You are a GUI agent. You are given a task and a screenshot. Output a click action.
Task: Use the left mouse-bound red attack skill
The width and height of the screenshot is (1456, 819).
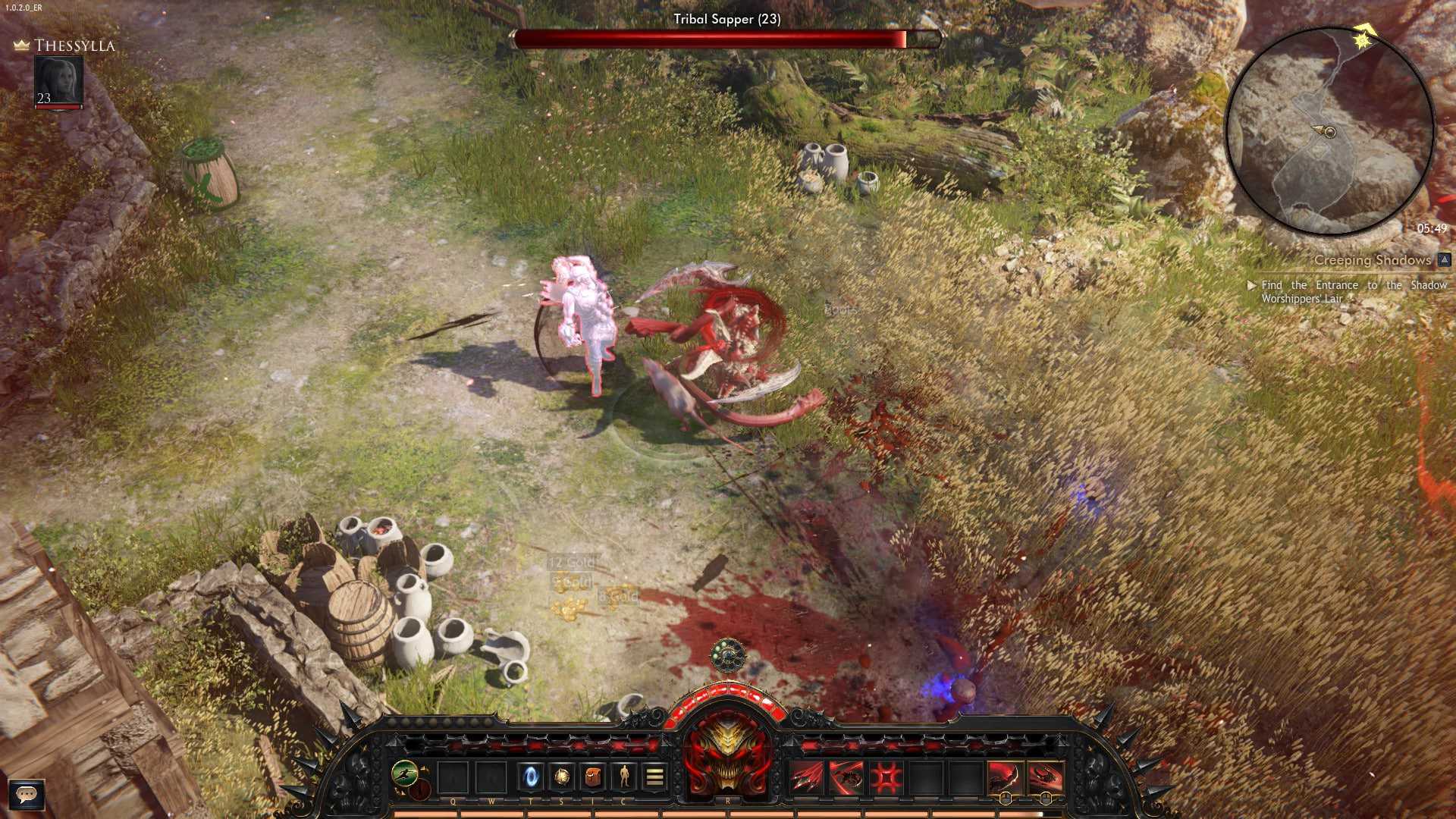point(1005,778)
